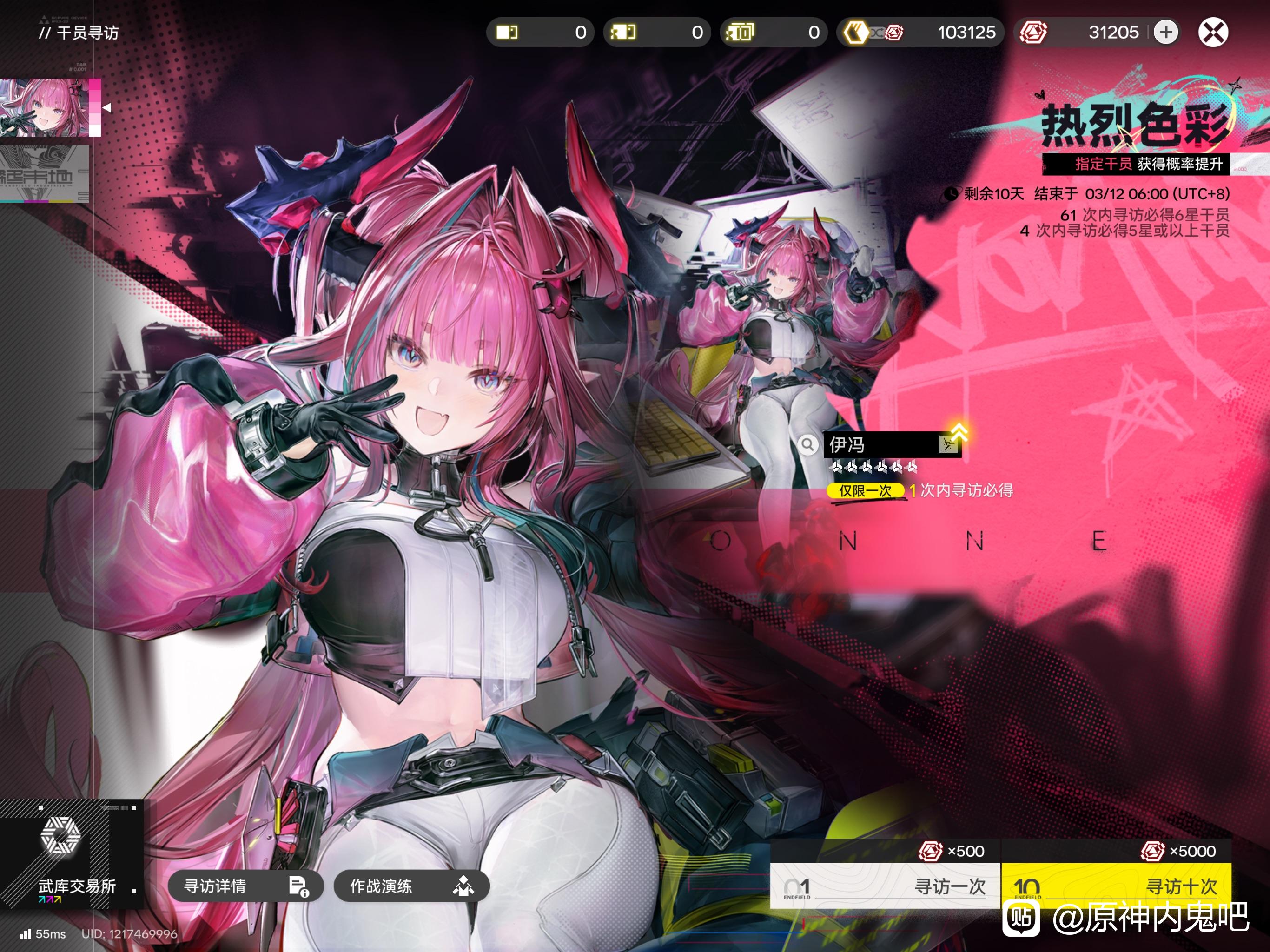
Task: Start 作战演练 combat trial
Action: click(x=411, y=886)
